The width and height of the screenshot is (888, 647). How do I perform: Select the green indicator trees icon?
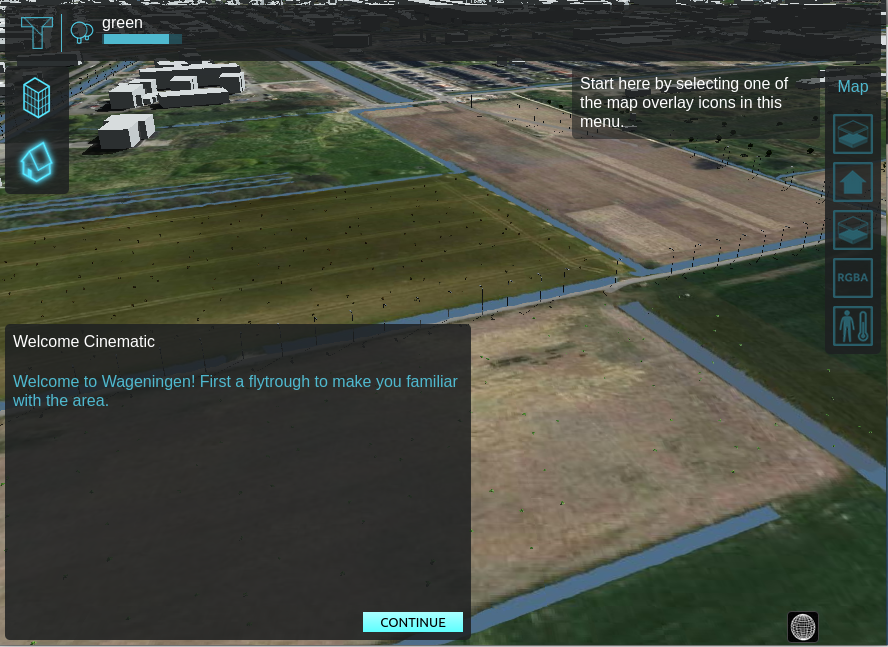tap(82, 33)
